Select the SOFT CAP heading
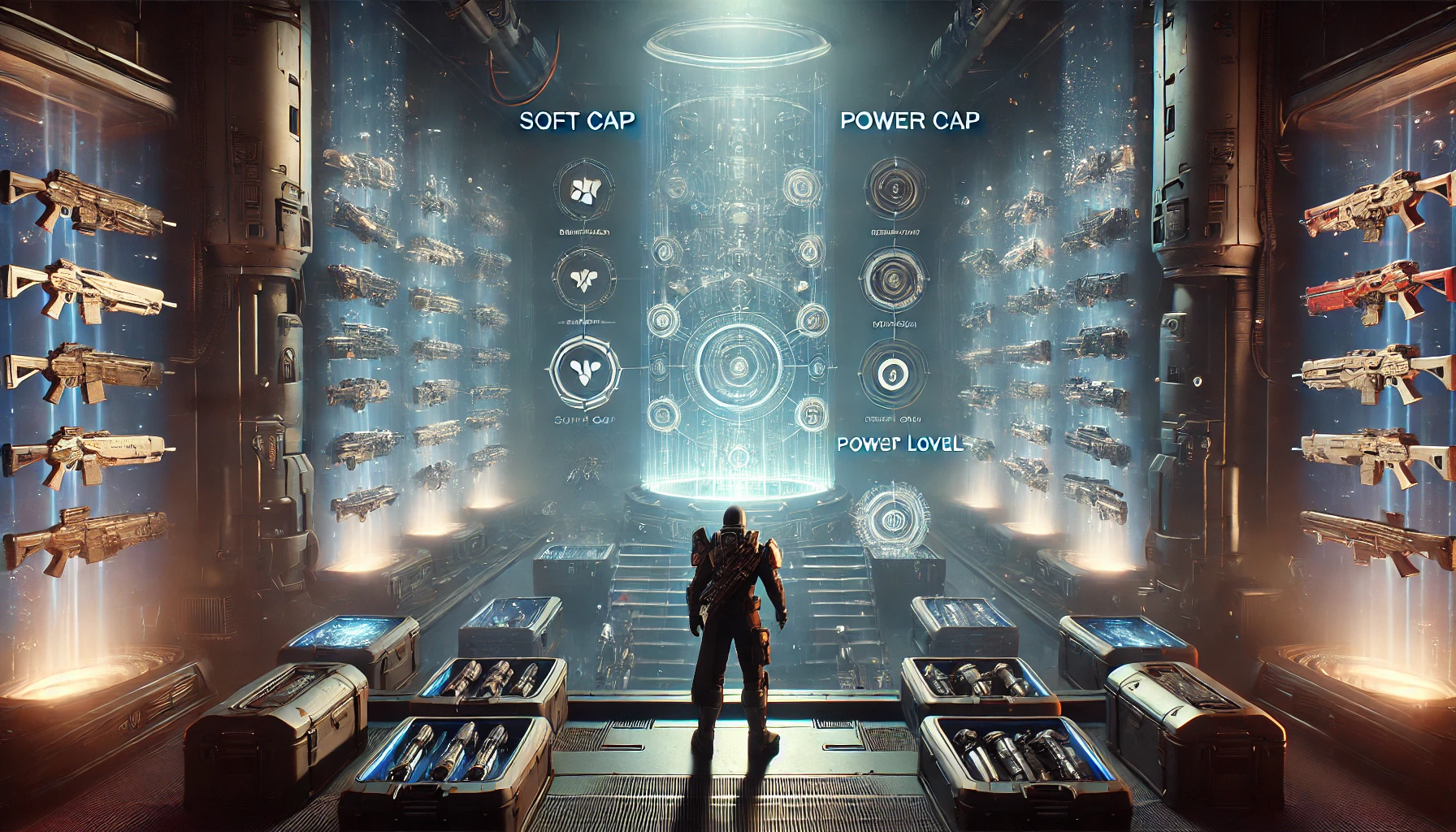Image resolution: width=1456 pixels, height=832 pixels. [577, 121]
